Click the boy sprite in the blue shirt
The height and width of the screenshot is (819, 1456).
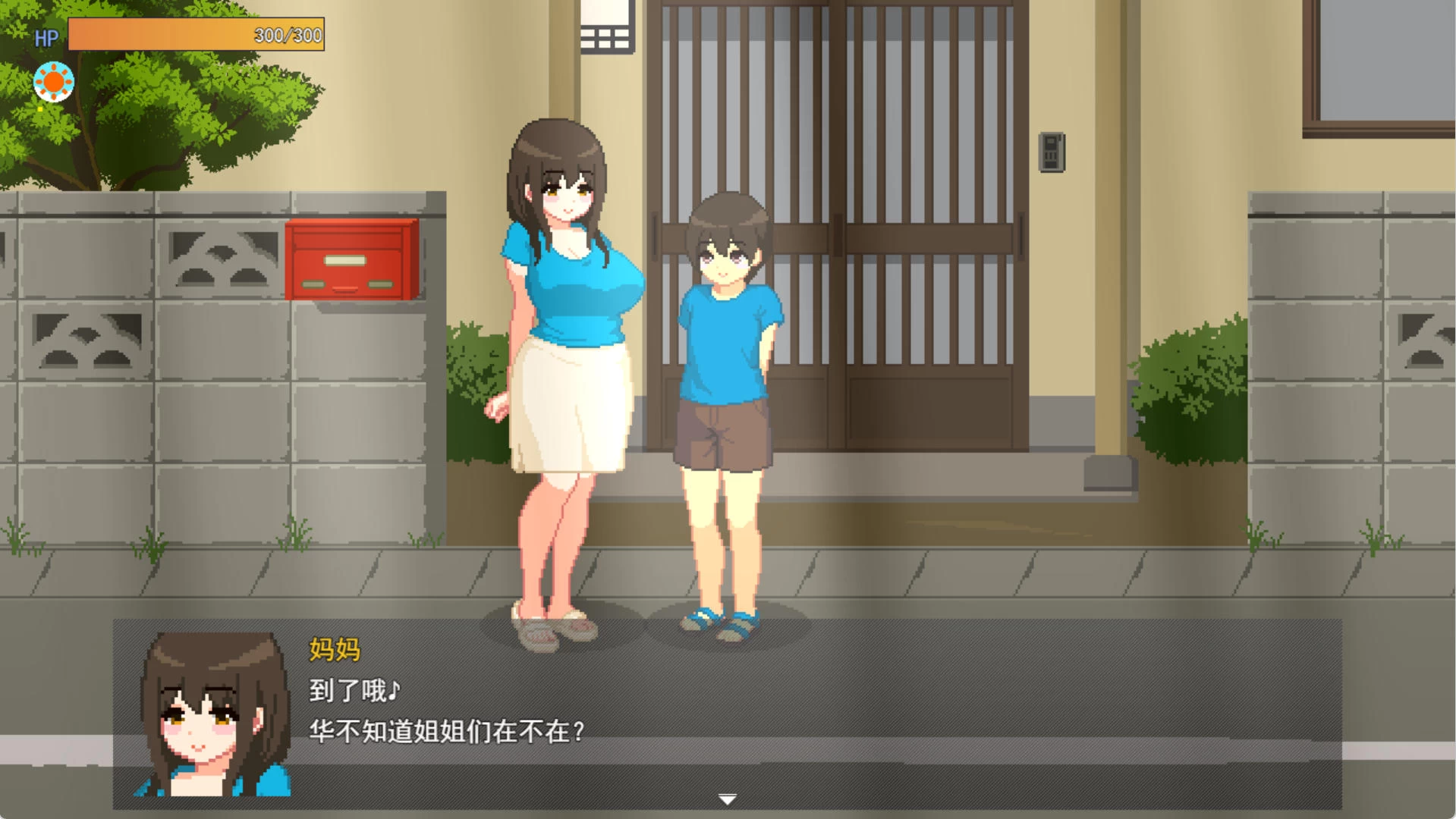click(723, 379)
